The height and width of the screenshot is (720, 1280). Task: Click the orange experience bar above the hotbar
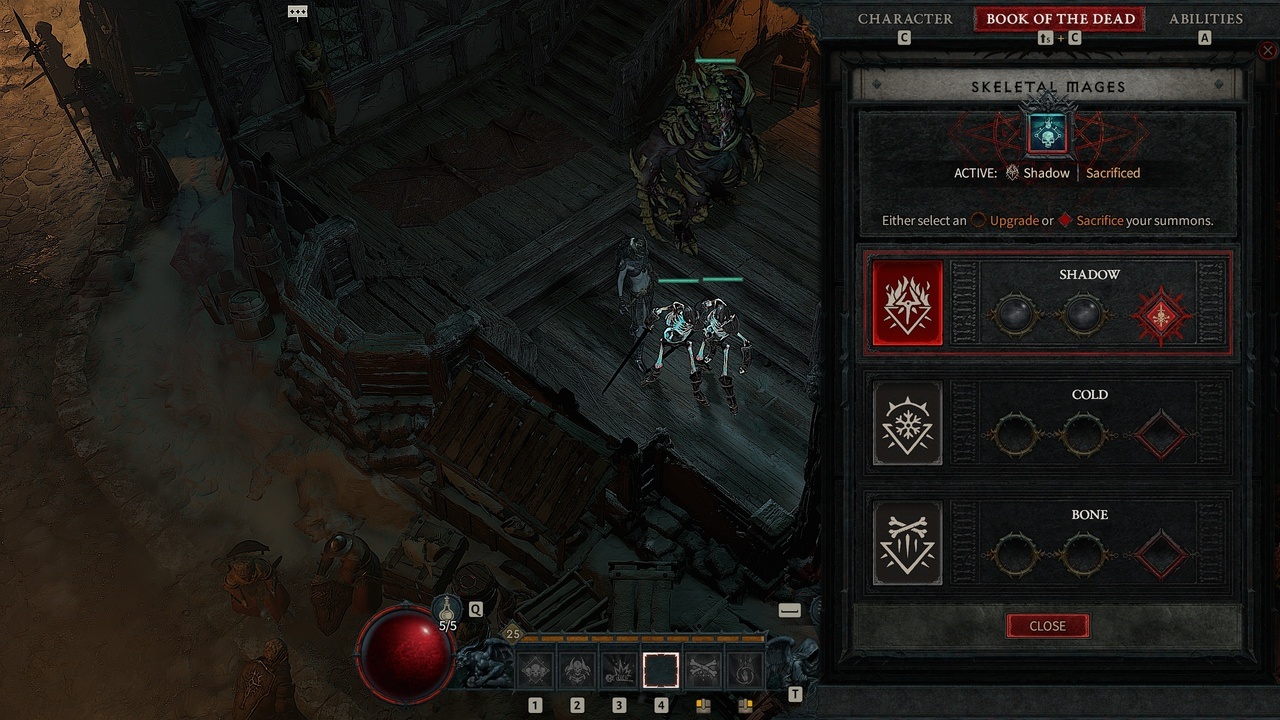pyautogui.click(x=640, y=637)
